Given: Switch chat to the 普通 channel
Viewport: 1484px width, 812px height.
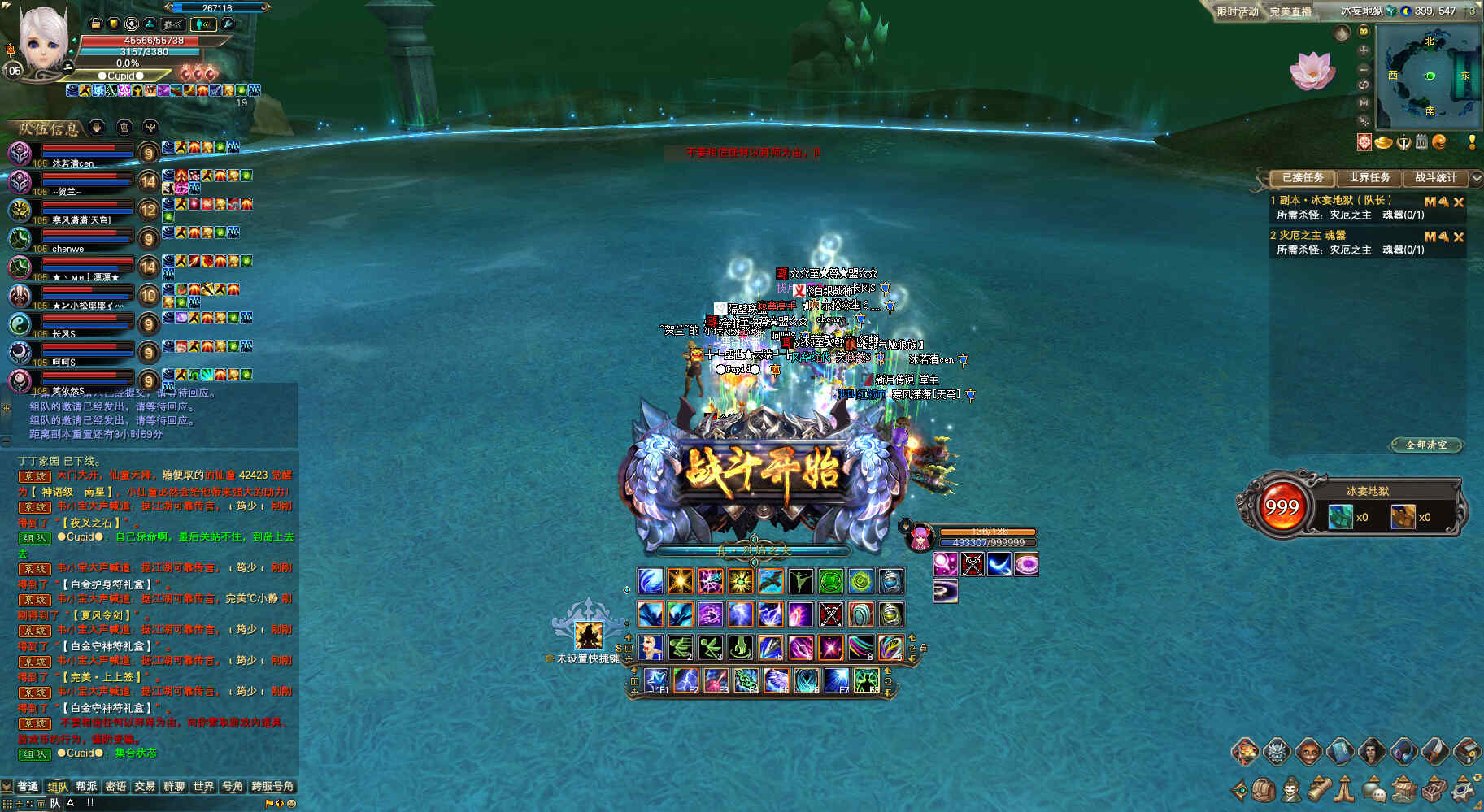Looking at the screenshot, I should pyautogui.click(x=28, y=786).
